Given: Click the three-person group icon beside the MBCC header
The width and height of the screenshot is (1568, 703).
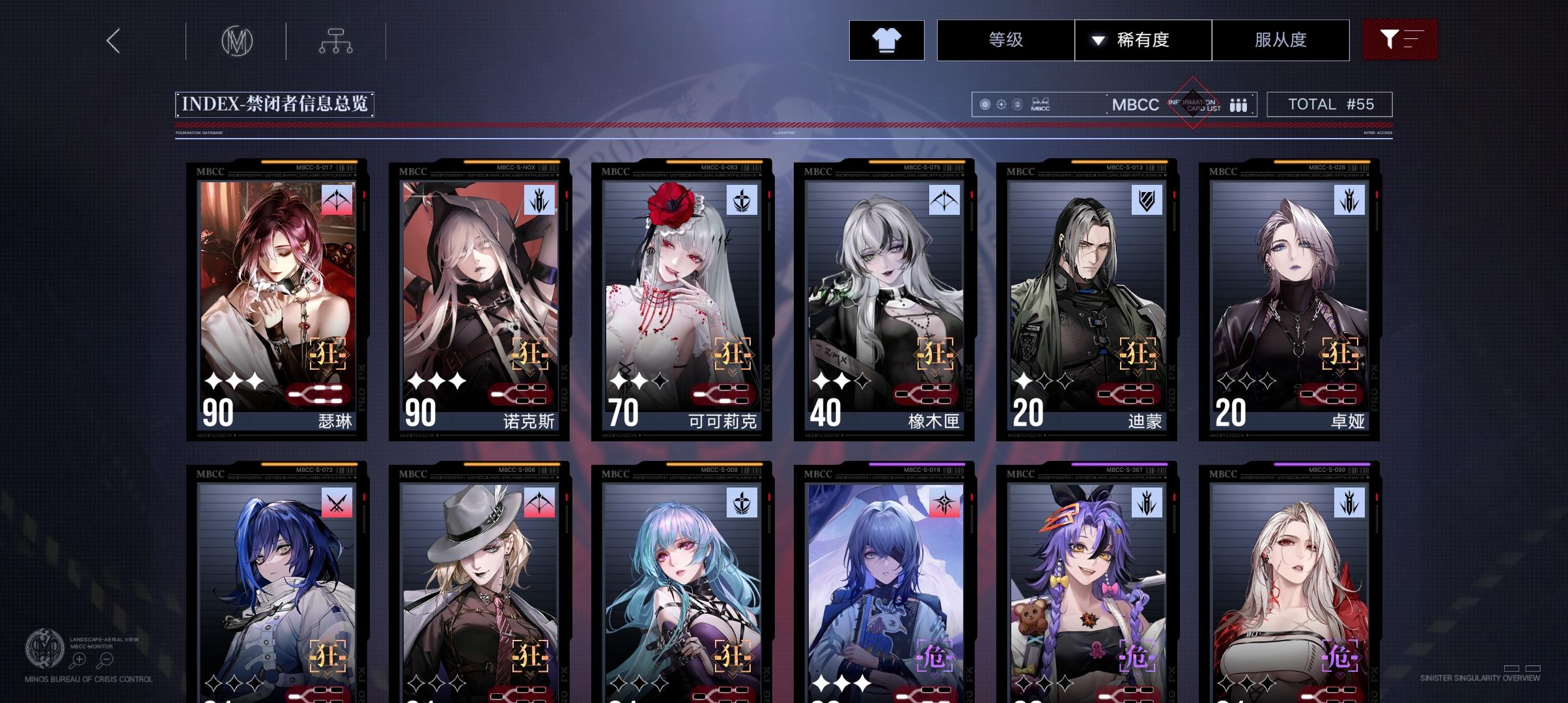Looking at the screenshot, I should tap(1239, 104).
